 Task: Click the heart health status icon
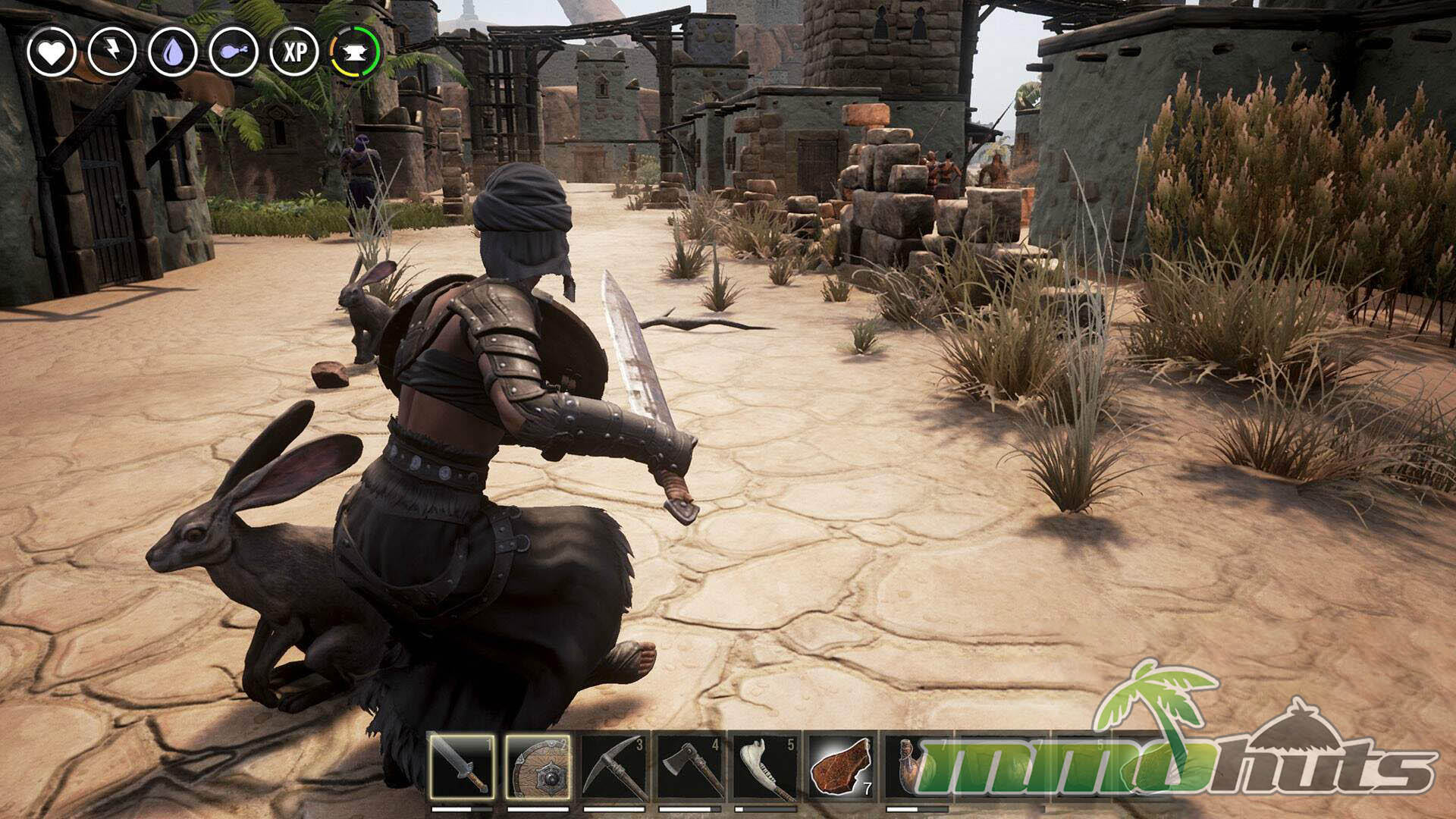click(x=52, y=52)
